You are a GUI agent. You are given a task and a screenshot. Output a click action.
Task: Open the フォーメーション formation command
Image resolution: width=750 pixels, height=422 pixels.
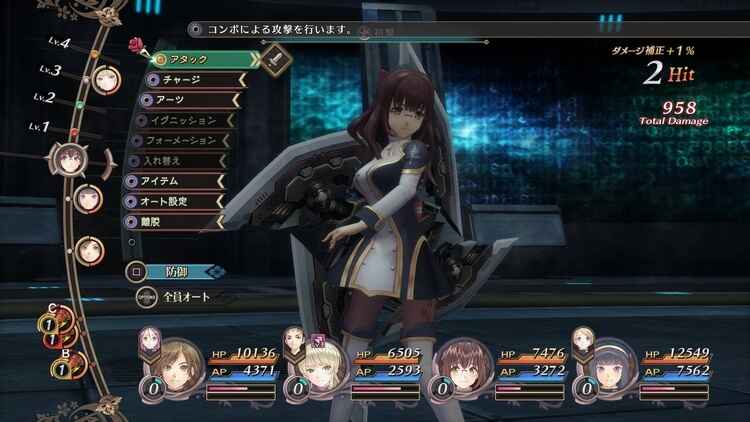point(188,140)
